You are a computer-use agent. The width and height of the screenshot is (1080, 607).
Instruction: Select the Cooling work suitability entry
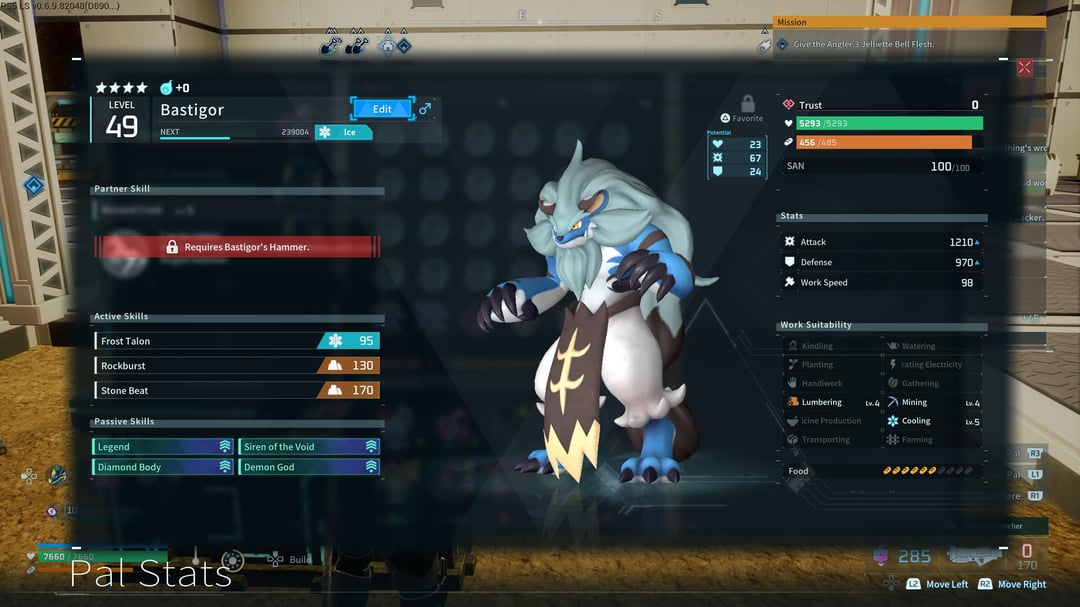tap(932, 421)
